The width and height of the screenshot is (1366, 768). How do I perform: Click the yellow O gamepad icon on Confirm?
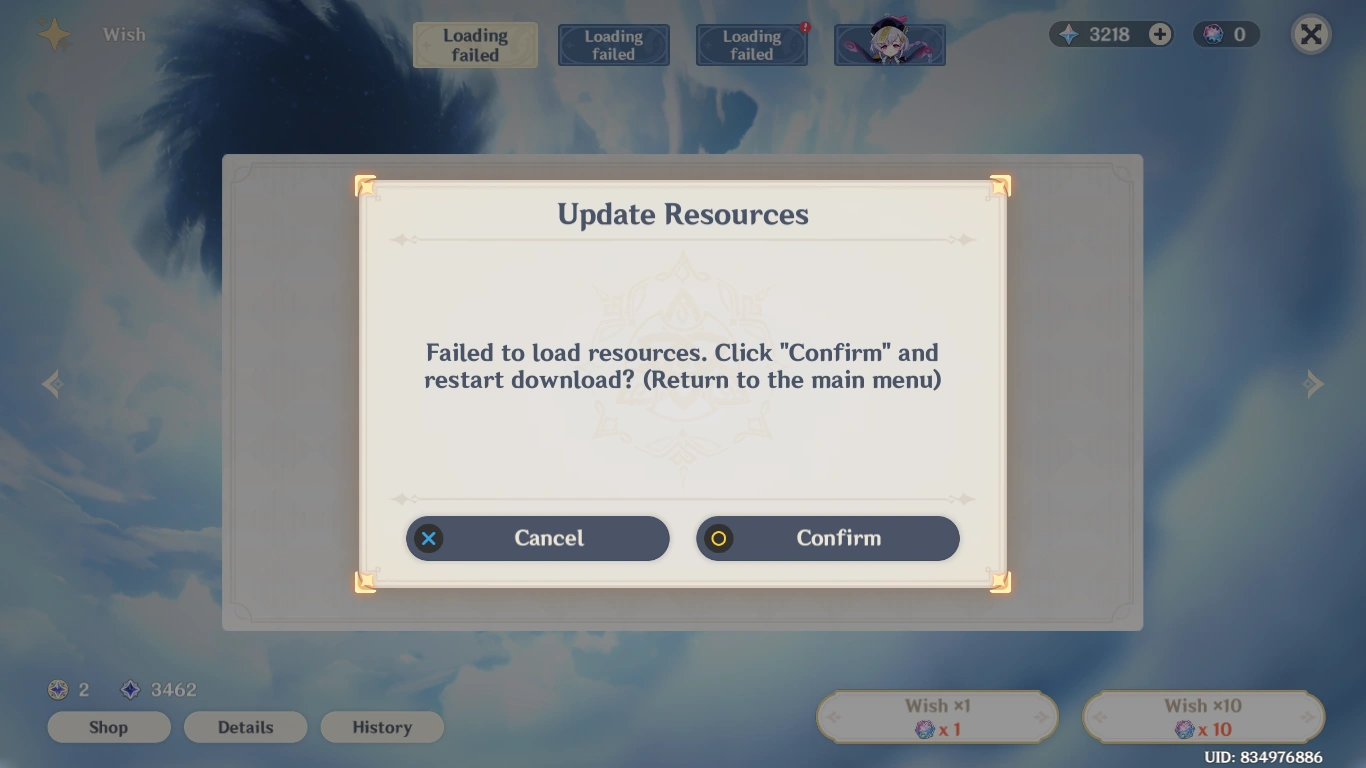[x=718, y=538]
